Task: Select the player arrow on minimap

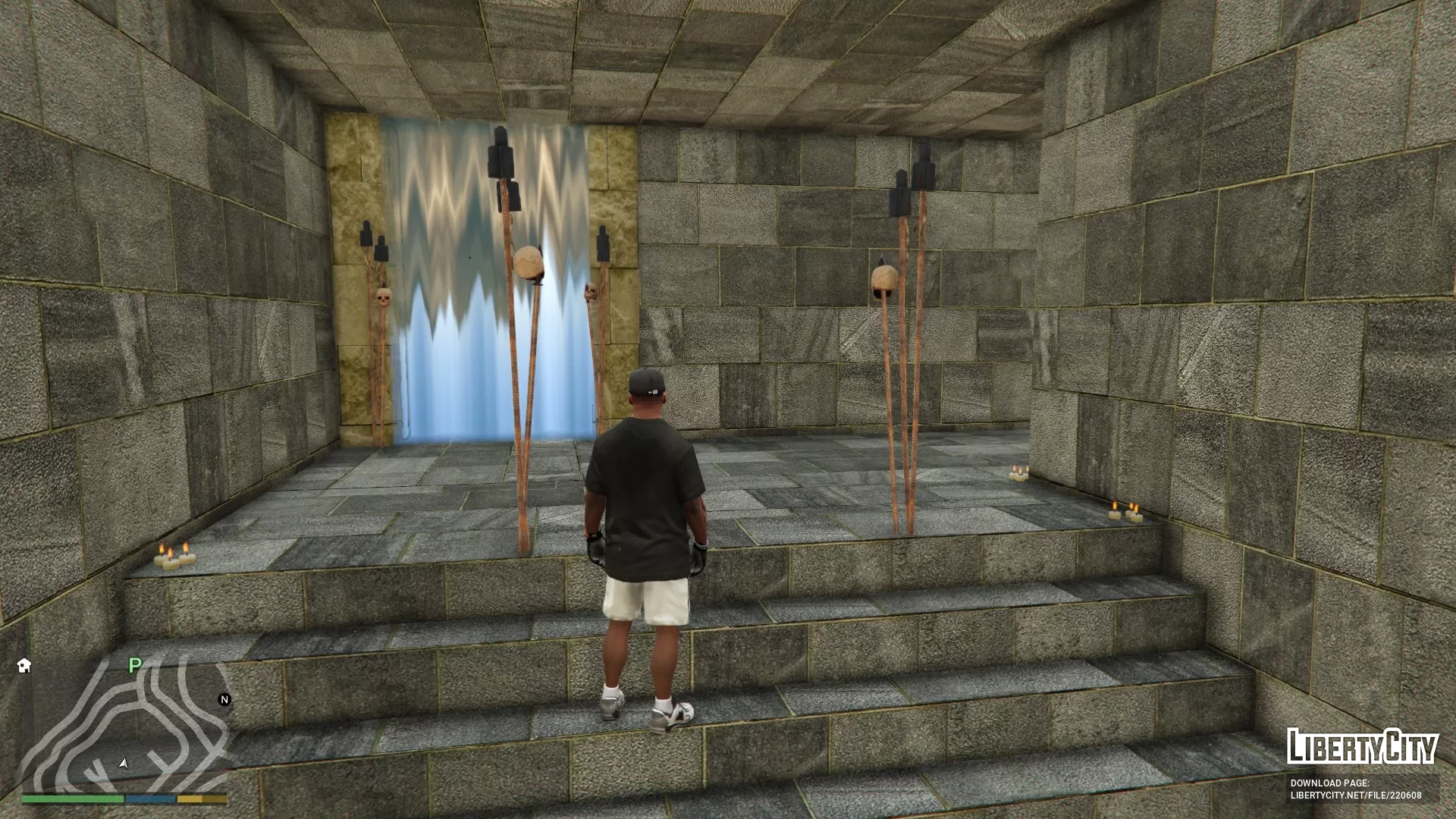Action: (124, 763)
